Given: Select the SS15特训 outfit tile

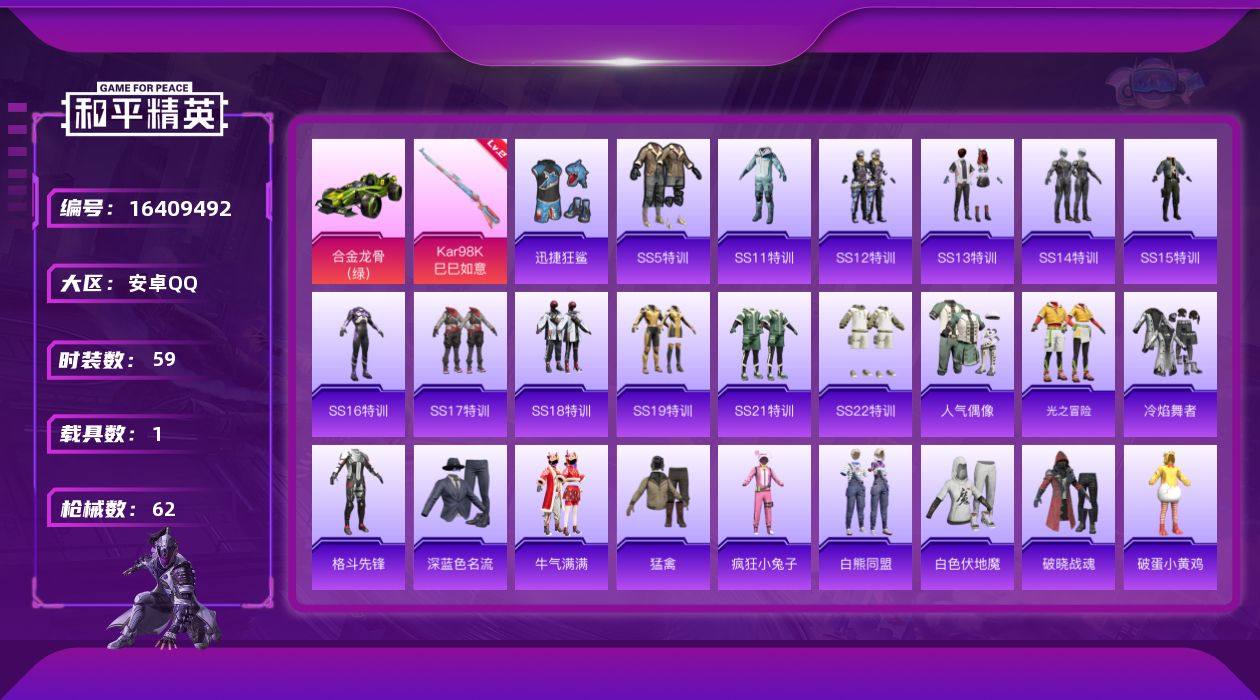Looking at the screenshot, I should tap(1170, 211).
